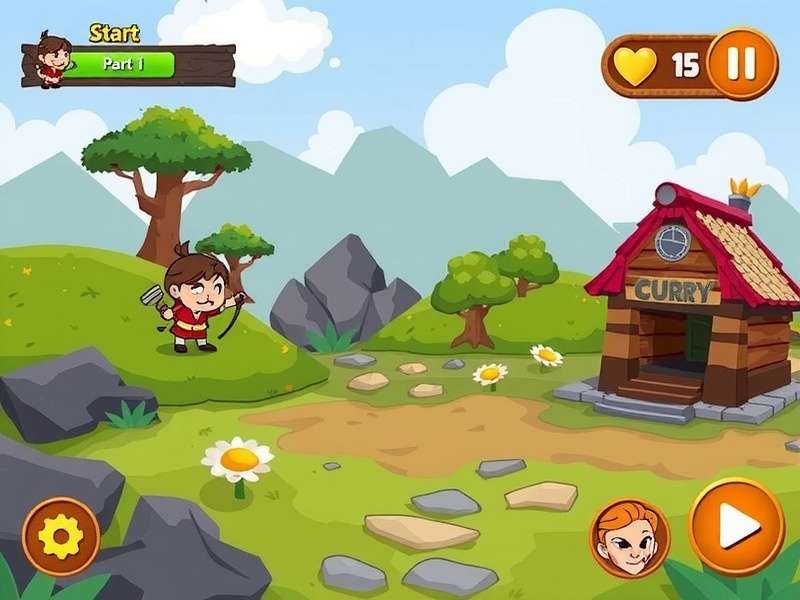Pause the game with the orange button
800x600 pixels.
tap(741, 64)
